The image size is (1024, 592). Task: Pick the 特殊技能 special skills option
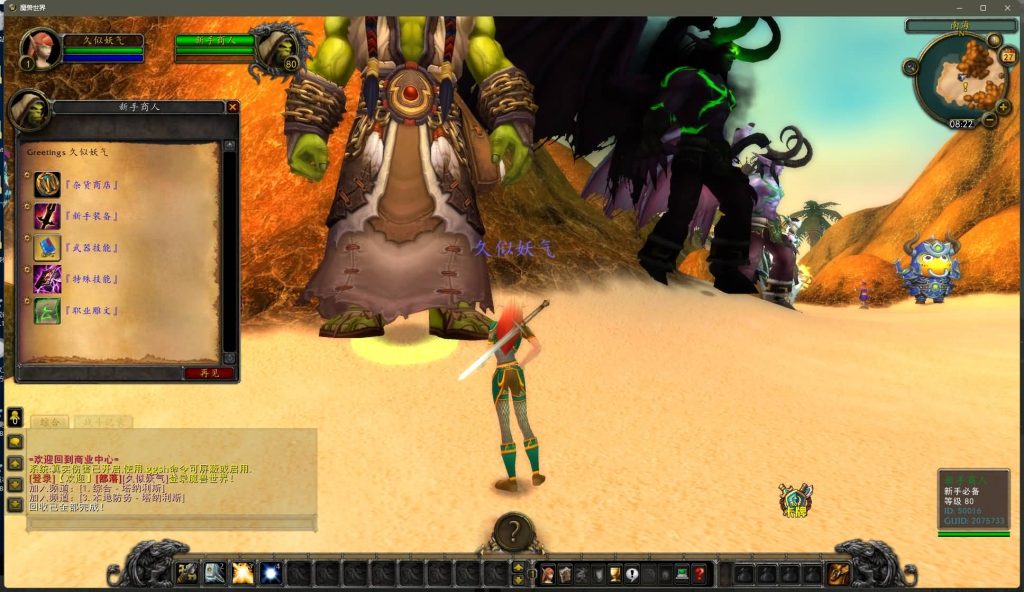coord(90,279)
